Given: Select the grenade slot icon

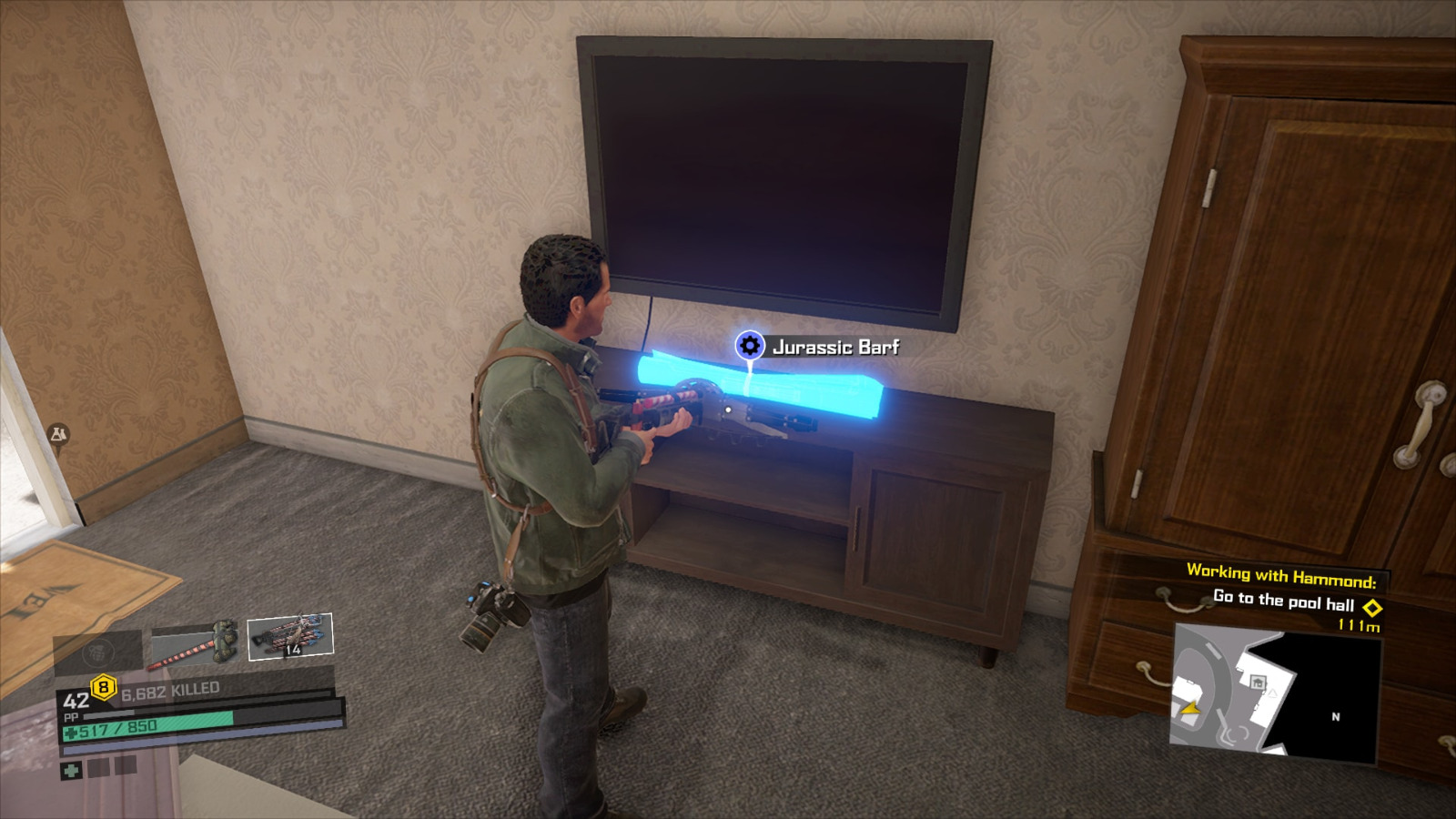Looking at the screenshot, I should tap(96, 650).
